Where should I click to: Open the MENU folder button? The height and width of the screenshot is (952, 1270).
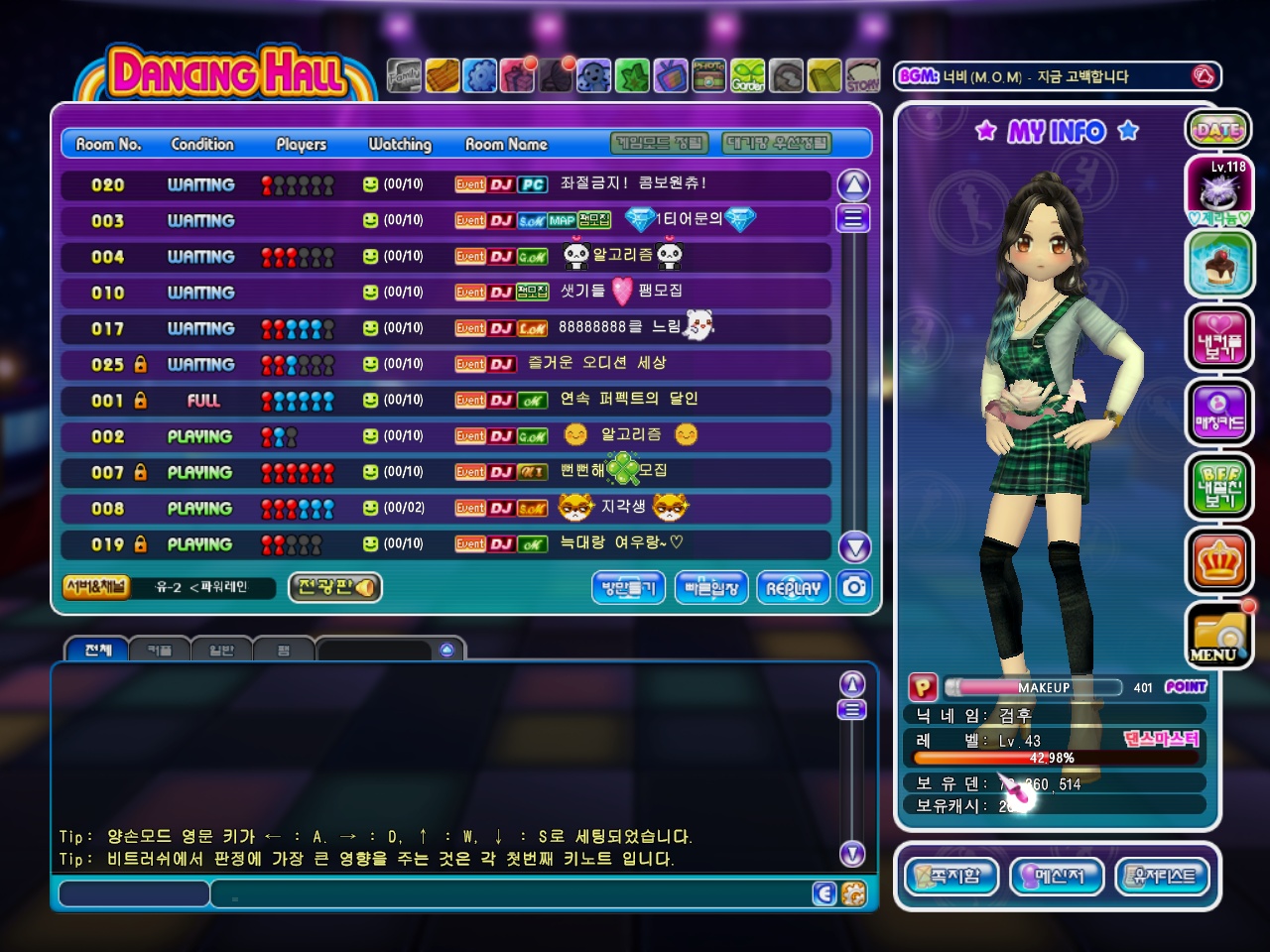[x=1218, y=635]
